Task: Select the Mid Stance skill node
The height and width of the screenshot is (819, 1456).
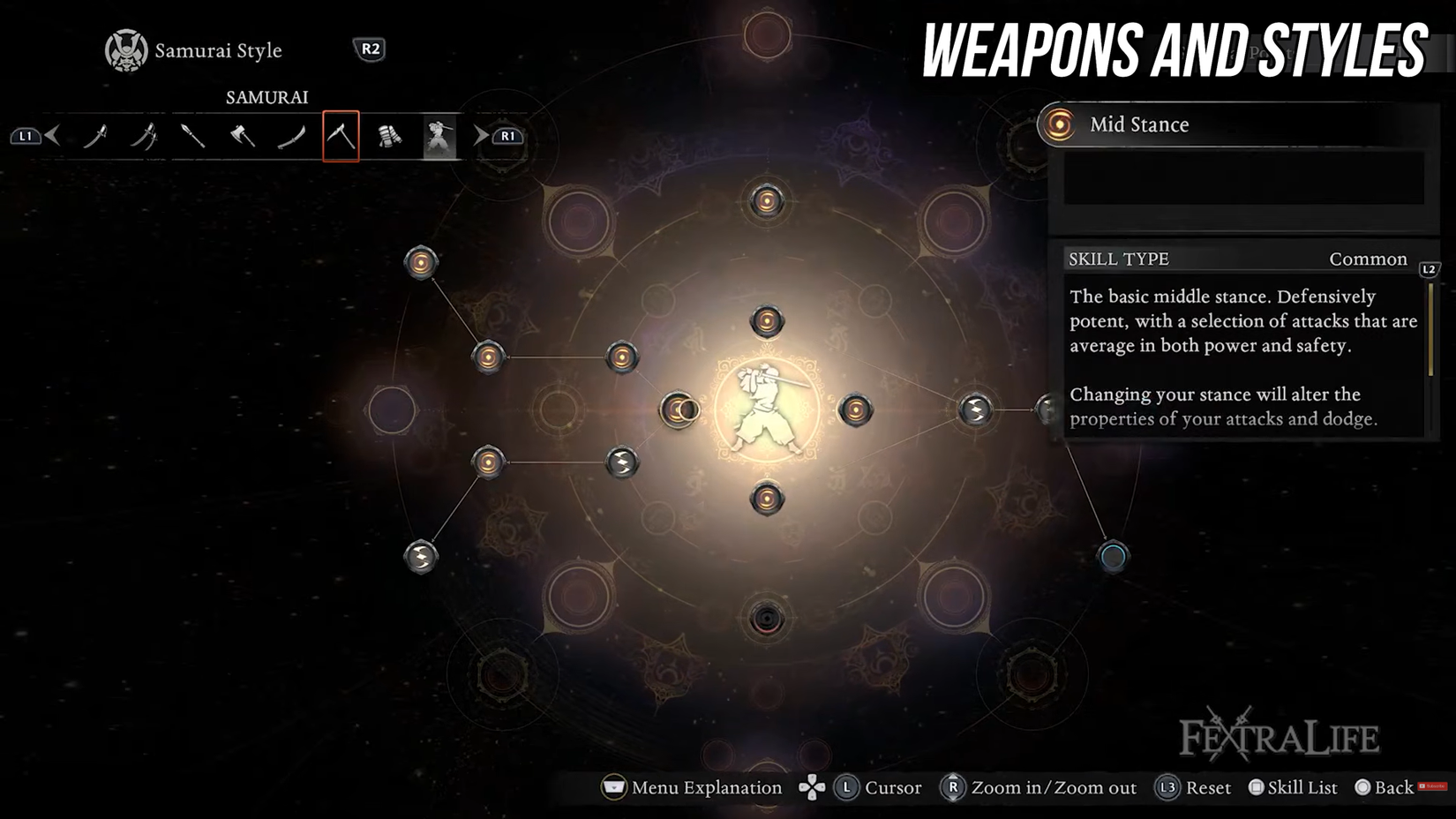Action: pos(678,409)
